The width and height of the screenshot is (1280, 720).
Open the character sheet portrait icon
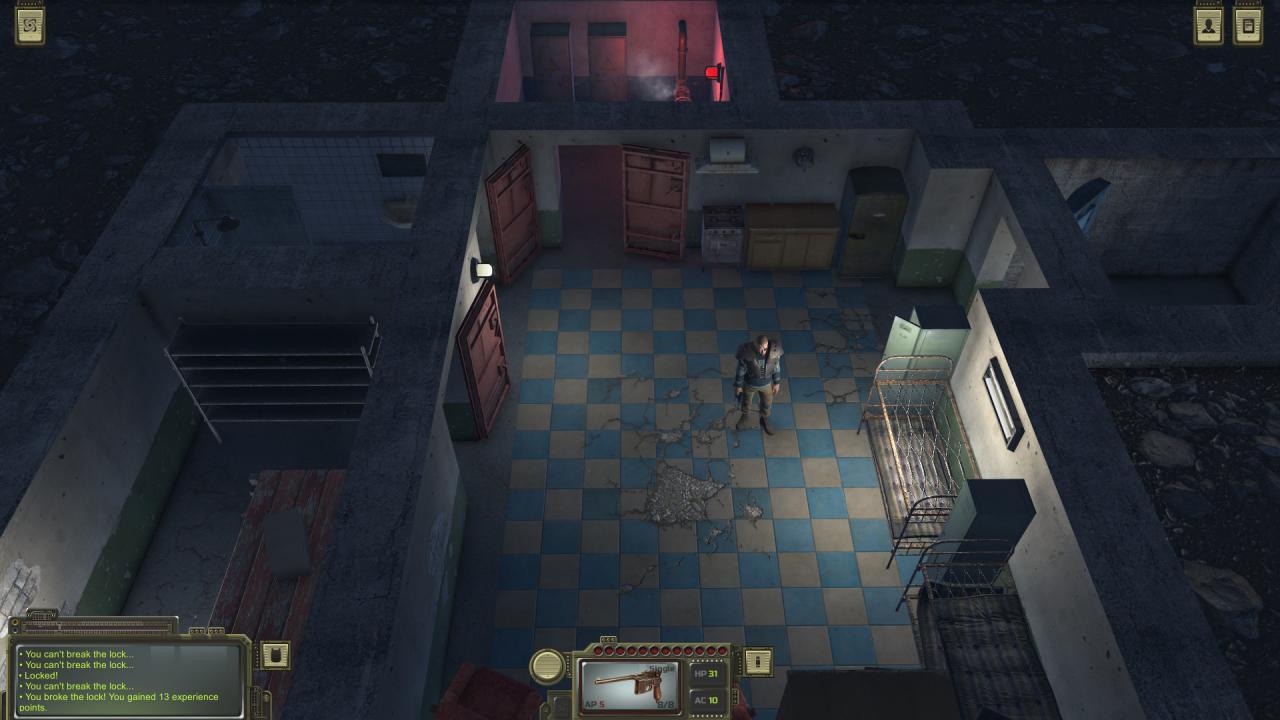tap(1209, 27)
